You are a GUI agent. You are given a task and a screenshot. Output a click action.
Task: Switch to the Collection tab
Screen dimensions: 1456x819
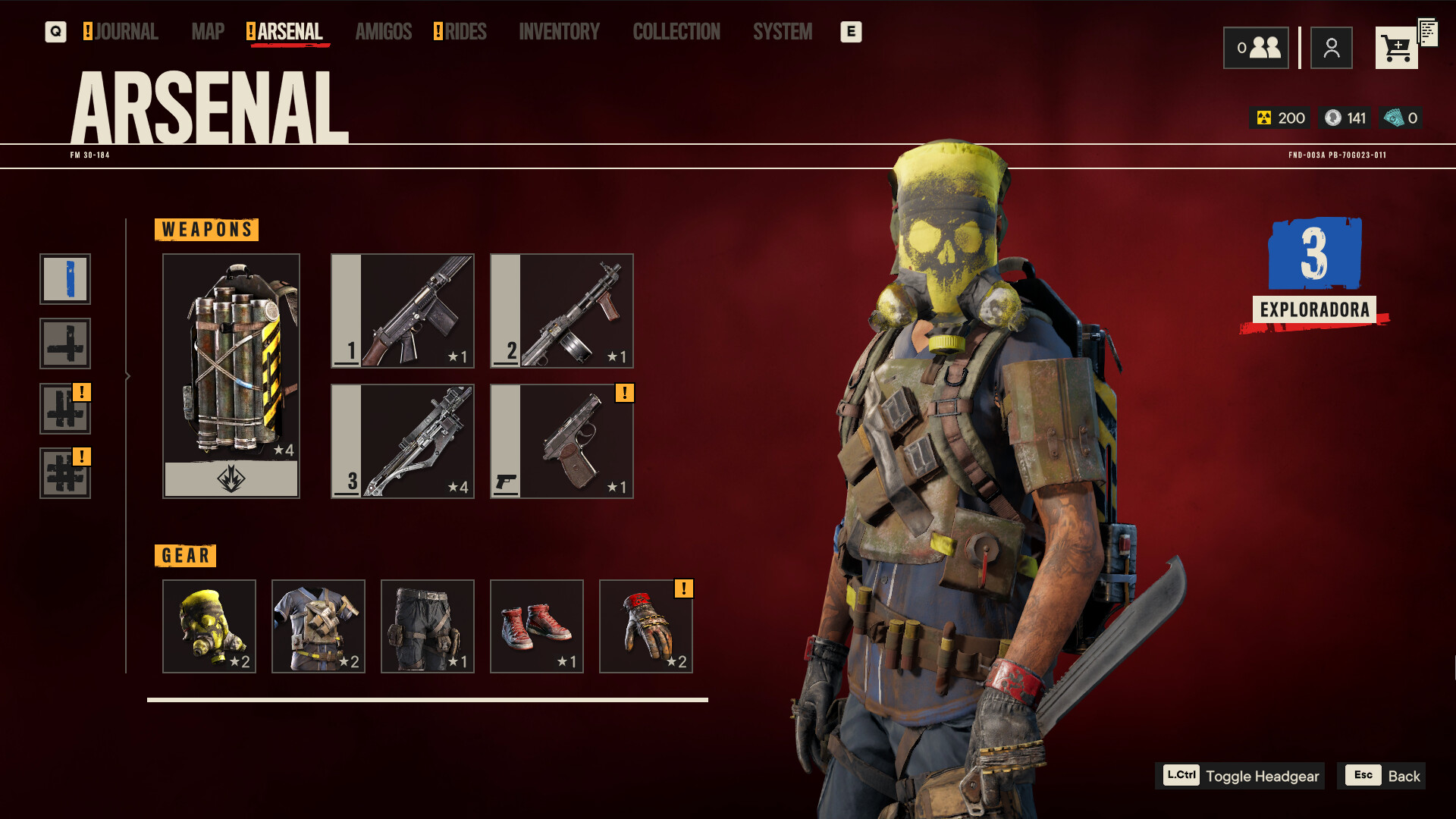click(676, 32)
